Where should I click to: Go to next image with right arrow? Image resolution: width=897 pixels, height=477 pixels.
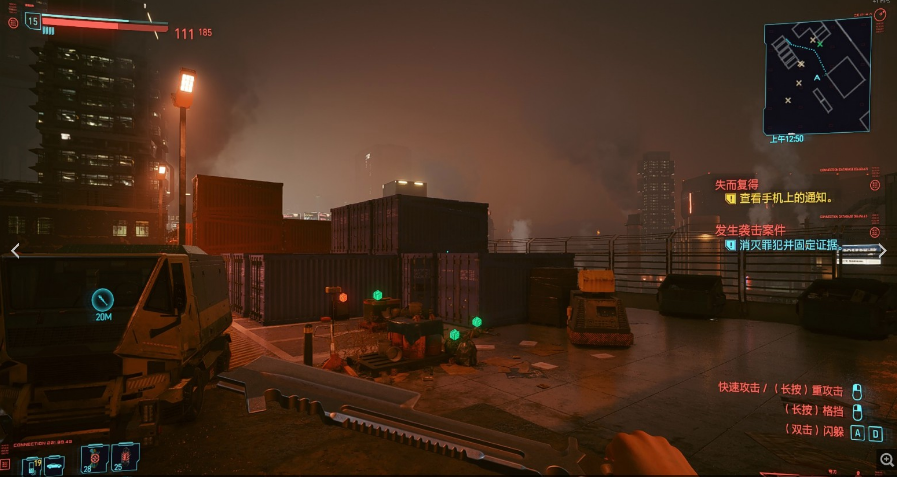[x=882, y=251]
